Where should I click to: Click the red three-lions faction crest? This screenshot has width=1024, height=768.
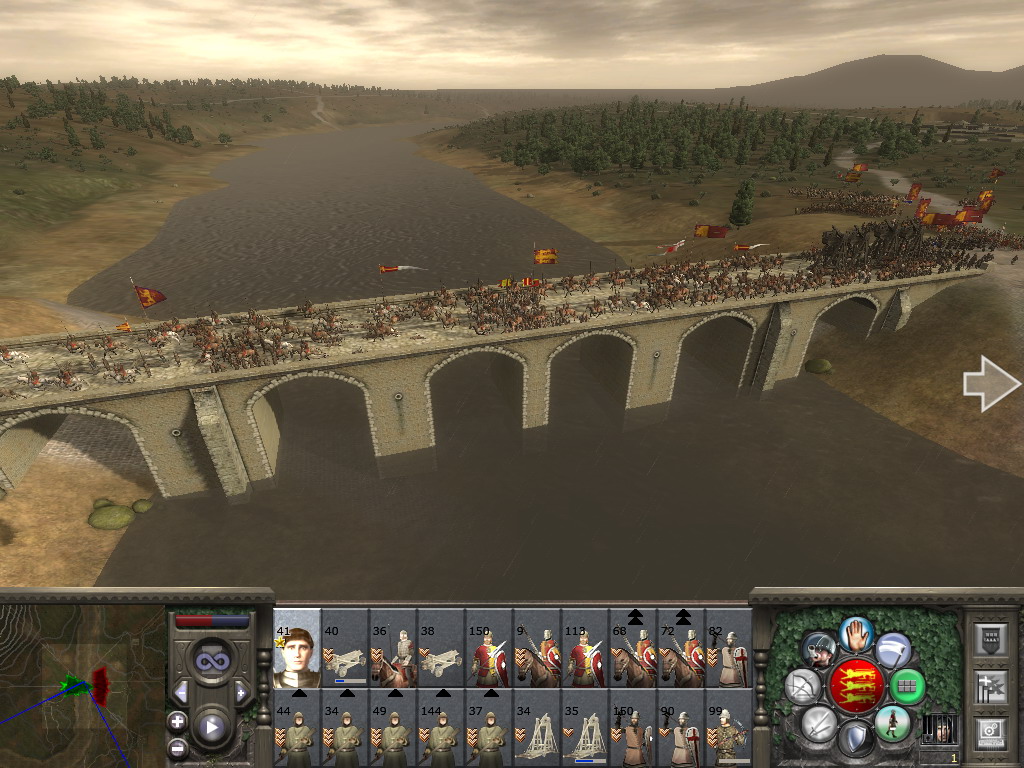click(856, 687)
